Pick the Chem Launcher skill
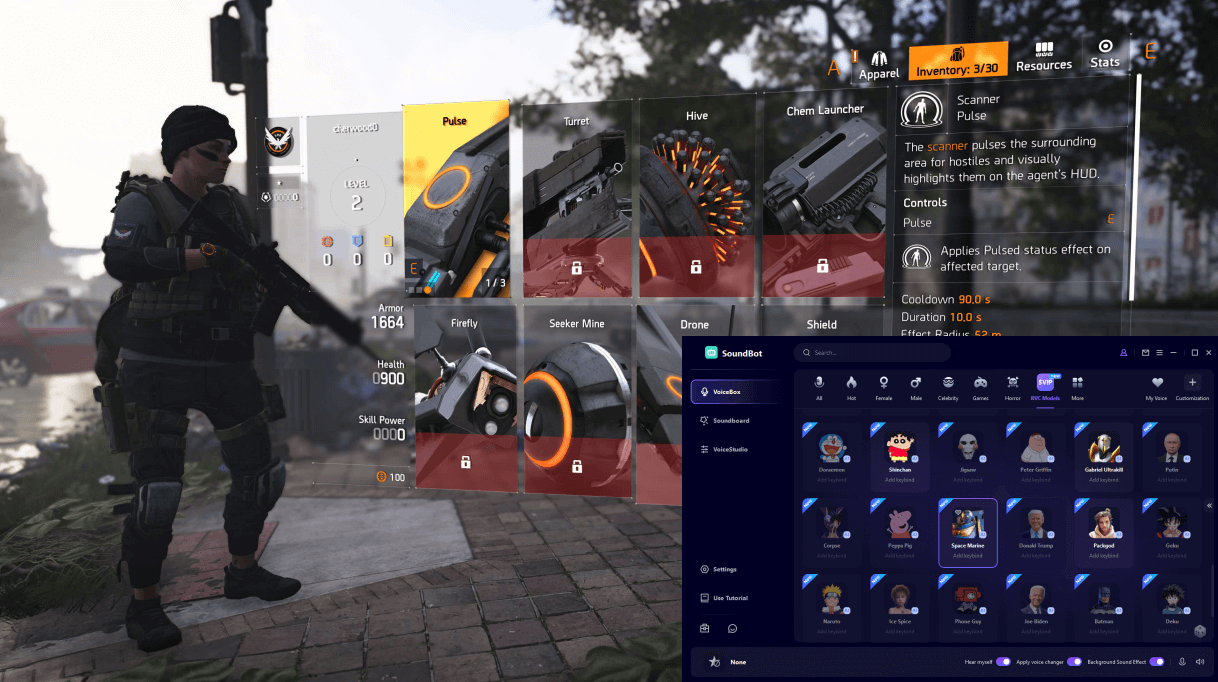This screenshot has height=682, width=1218. (824, 200)
